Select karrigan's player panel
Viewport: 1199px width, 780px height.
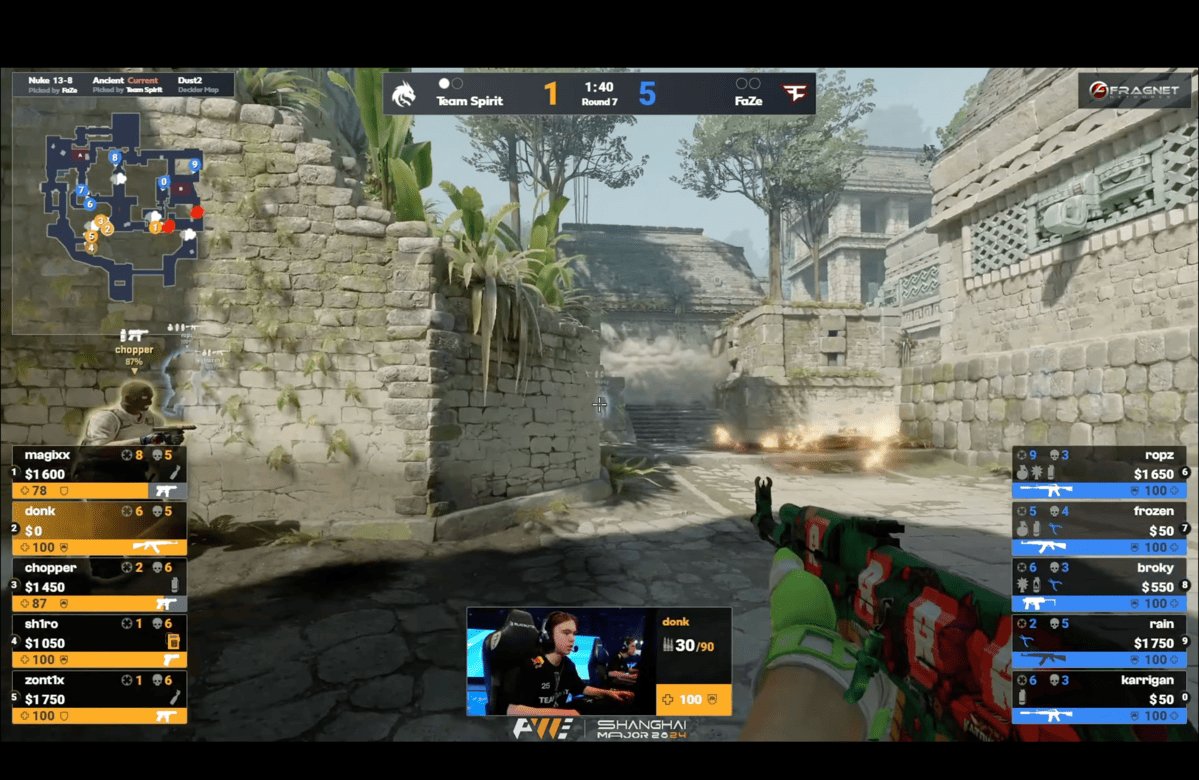tap(1098, 697)
